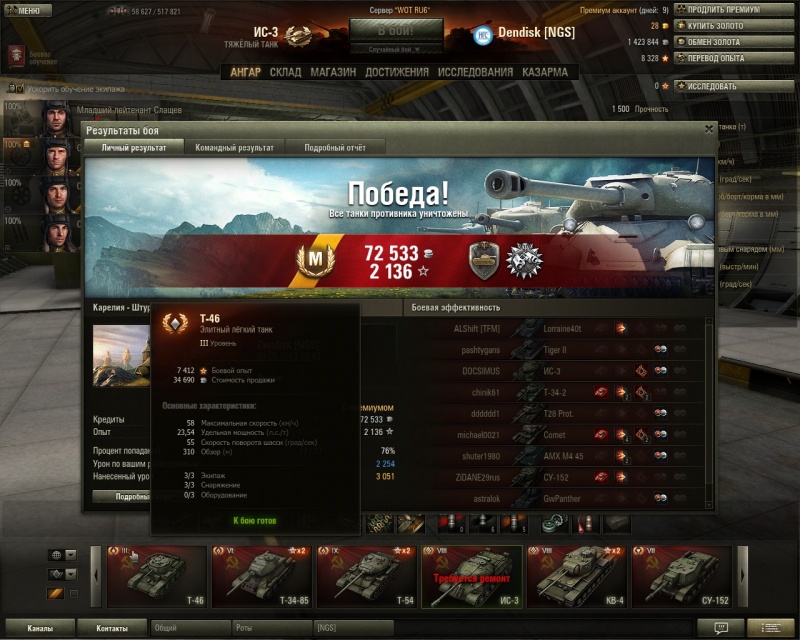Click the ПЕРЕВОД ОПЫТА button
This screenshot has height=640, width=800.
coord(737,58)
